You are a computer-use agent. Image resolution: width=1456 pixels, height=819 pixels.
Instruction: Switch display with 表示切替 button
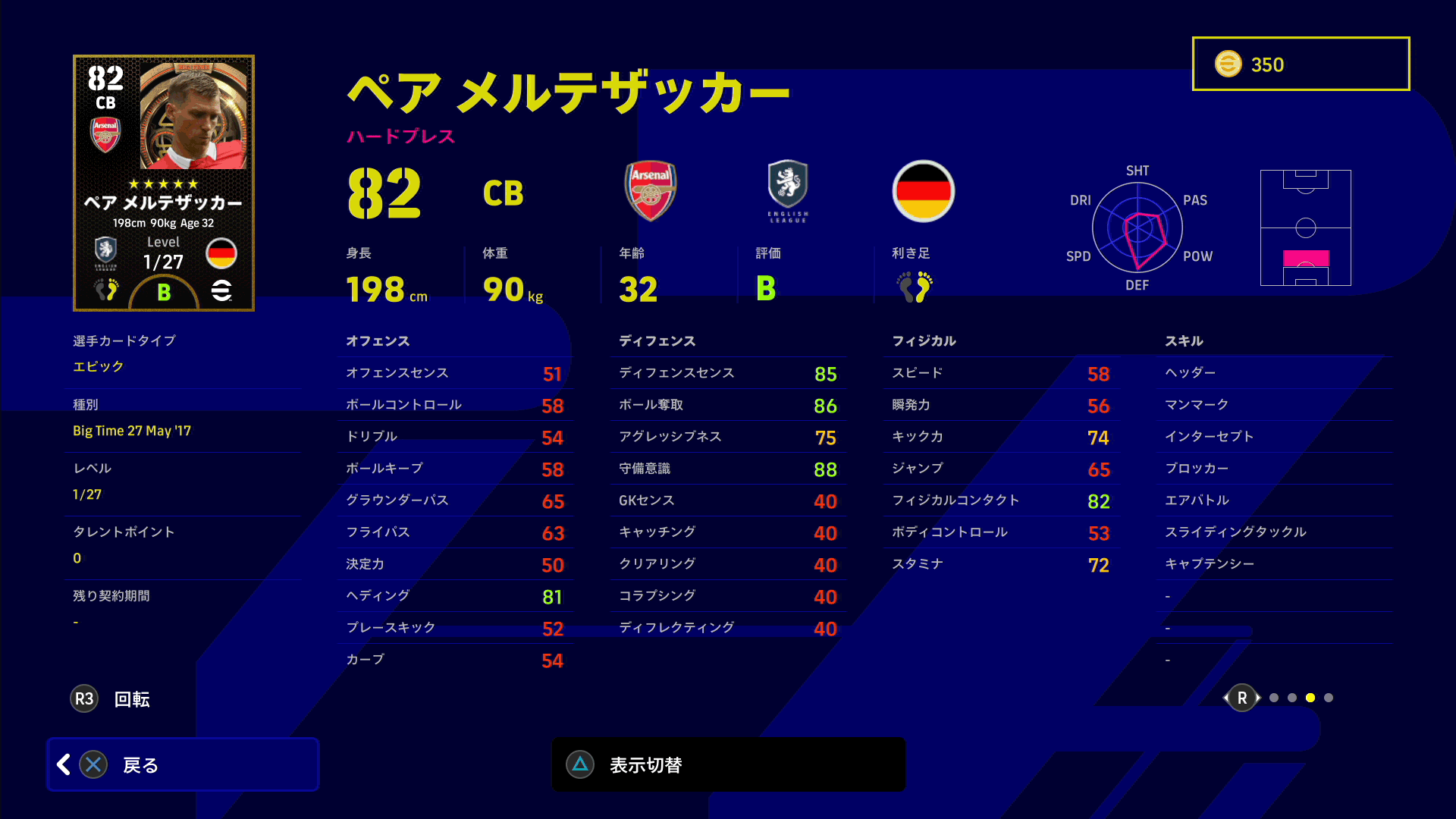pyautogui.click(x=728, y=764)
